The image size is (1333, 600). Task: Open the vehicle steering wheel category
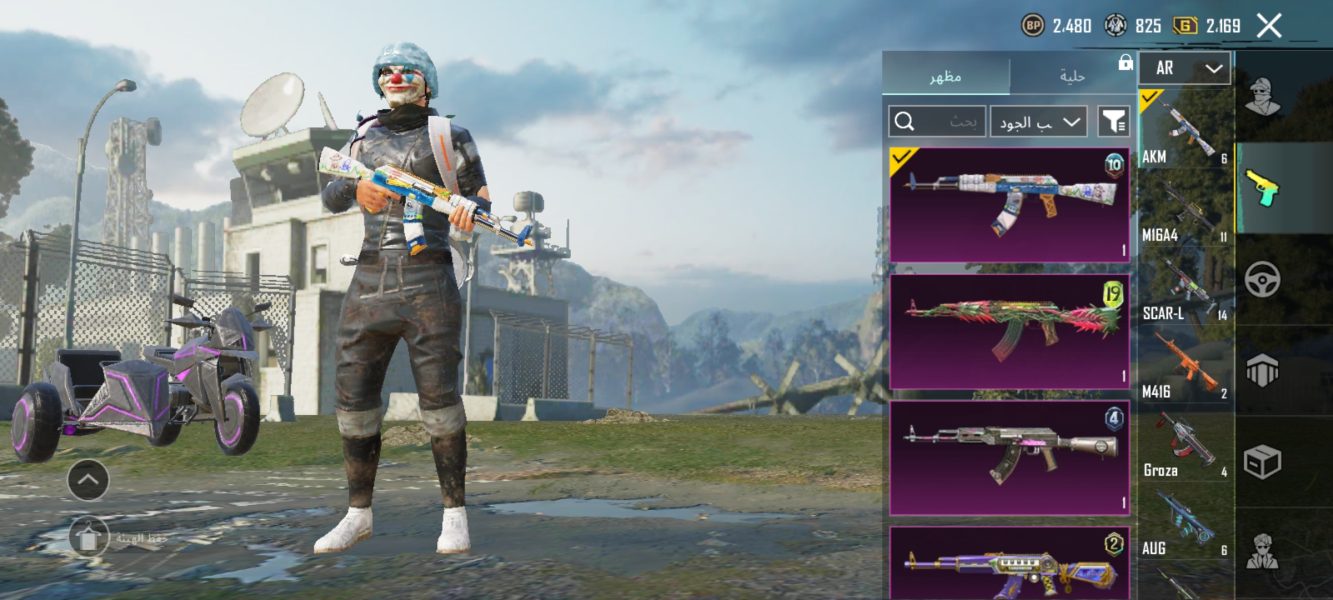[x=1264, y=279]
